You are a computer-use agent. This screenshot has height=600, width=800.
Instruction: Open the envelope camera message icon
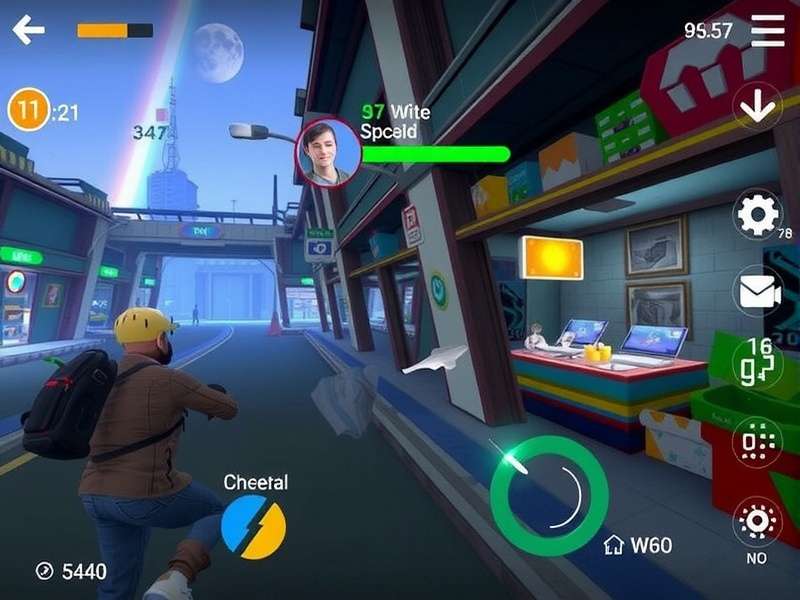coord(757,291)
